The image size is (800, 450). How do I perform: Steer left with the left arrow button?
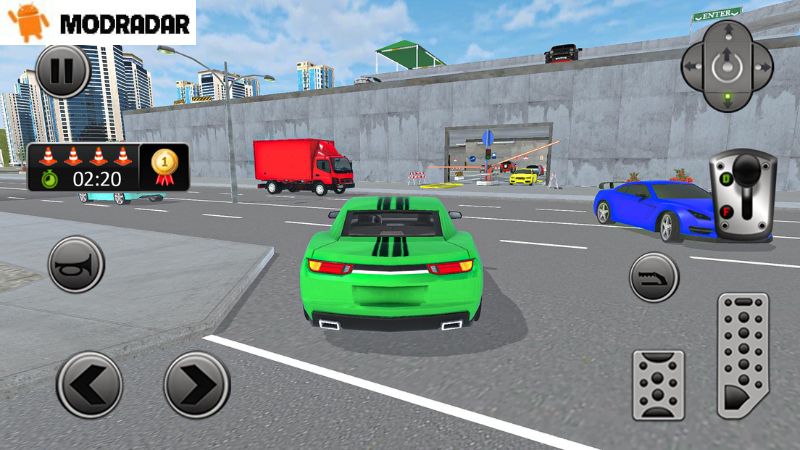(89, 385)
